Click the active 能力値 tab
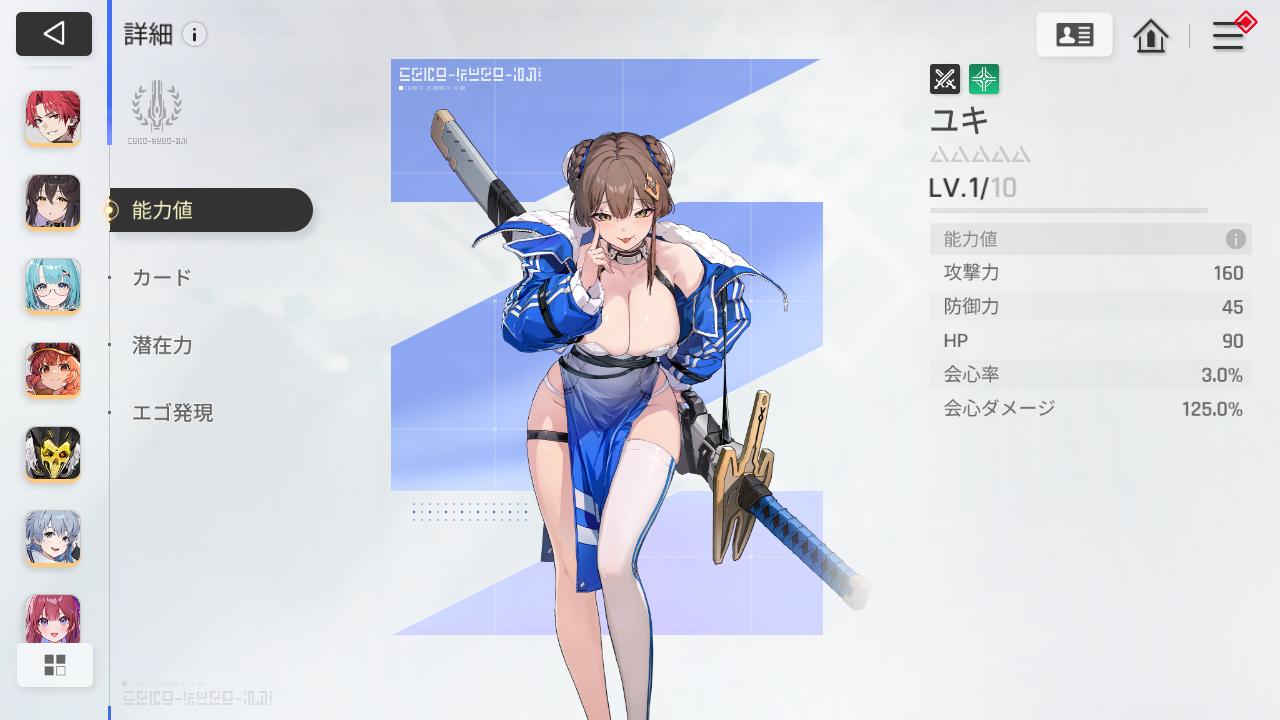This screenshot has height=720, width=1280. (x=163, y=210)
